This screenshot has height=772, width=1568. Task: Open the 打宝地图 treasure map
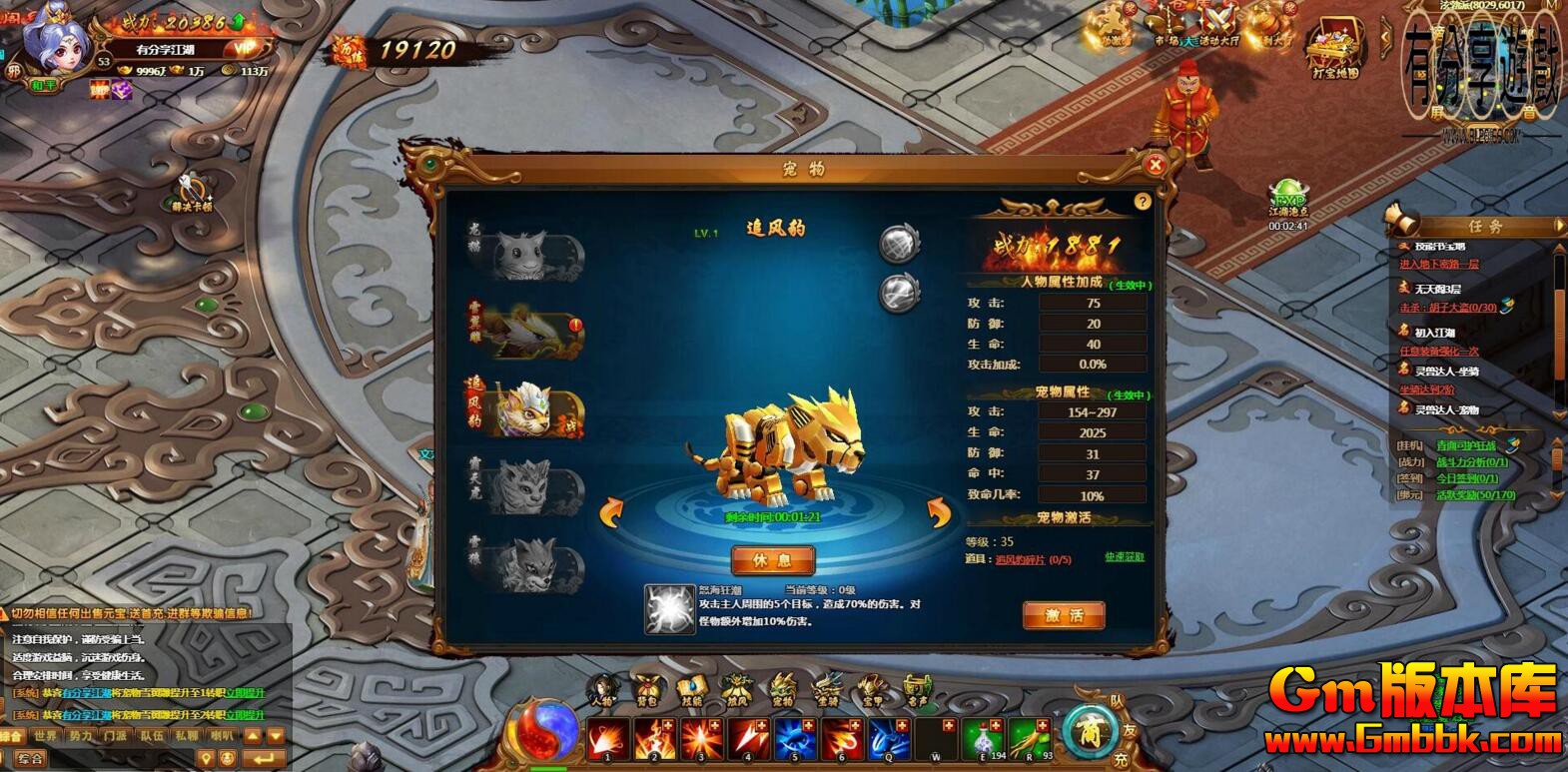[1333, 45]
